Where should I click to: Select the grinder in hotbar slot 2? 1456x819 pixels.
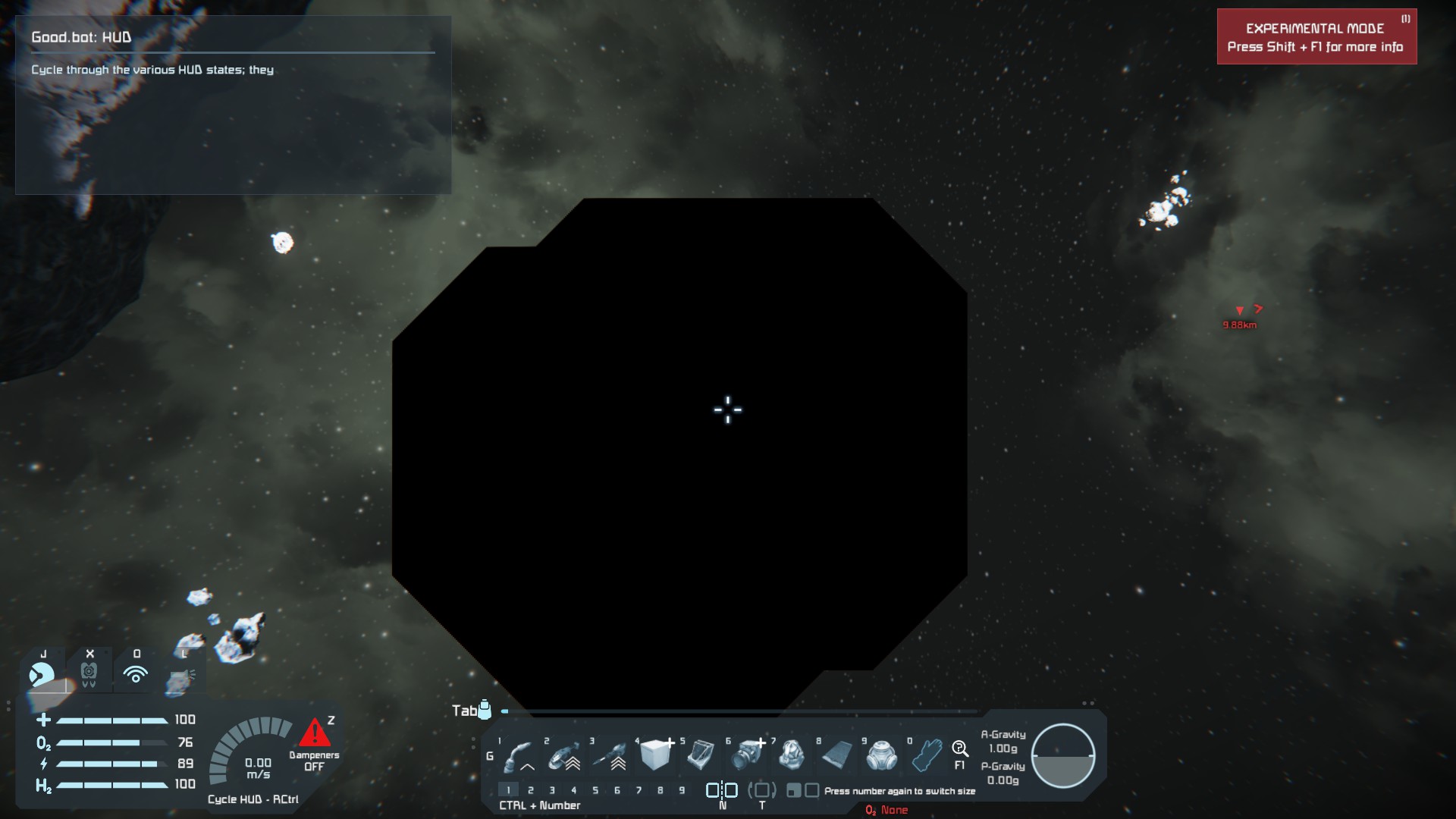[564, 755]
